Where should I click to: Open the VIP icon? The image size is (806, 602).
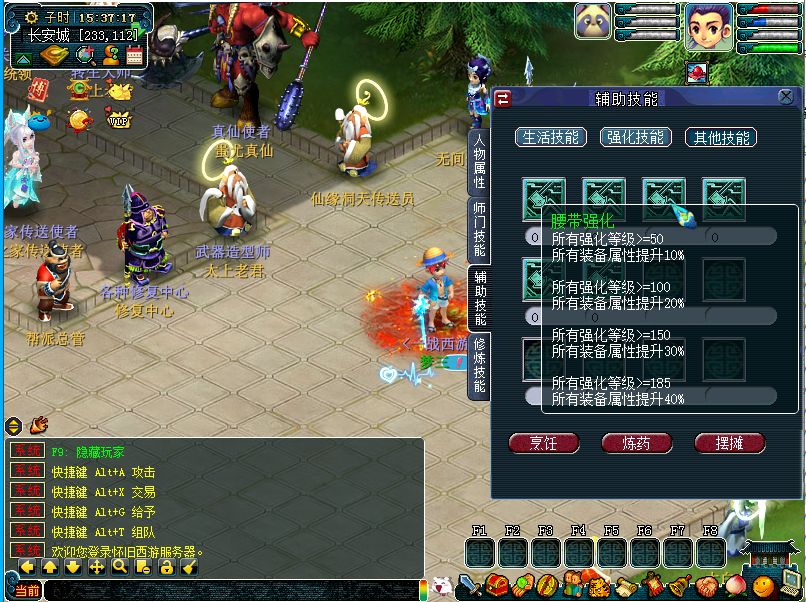point(119,120)
